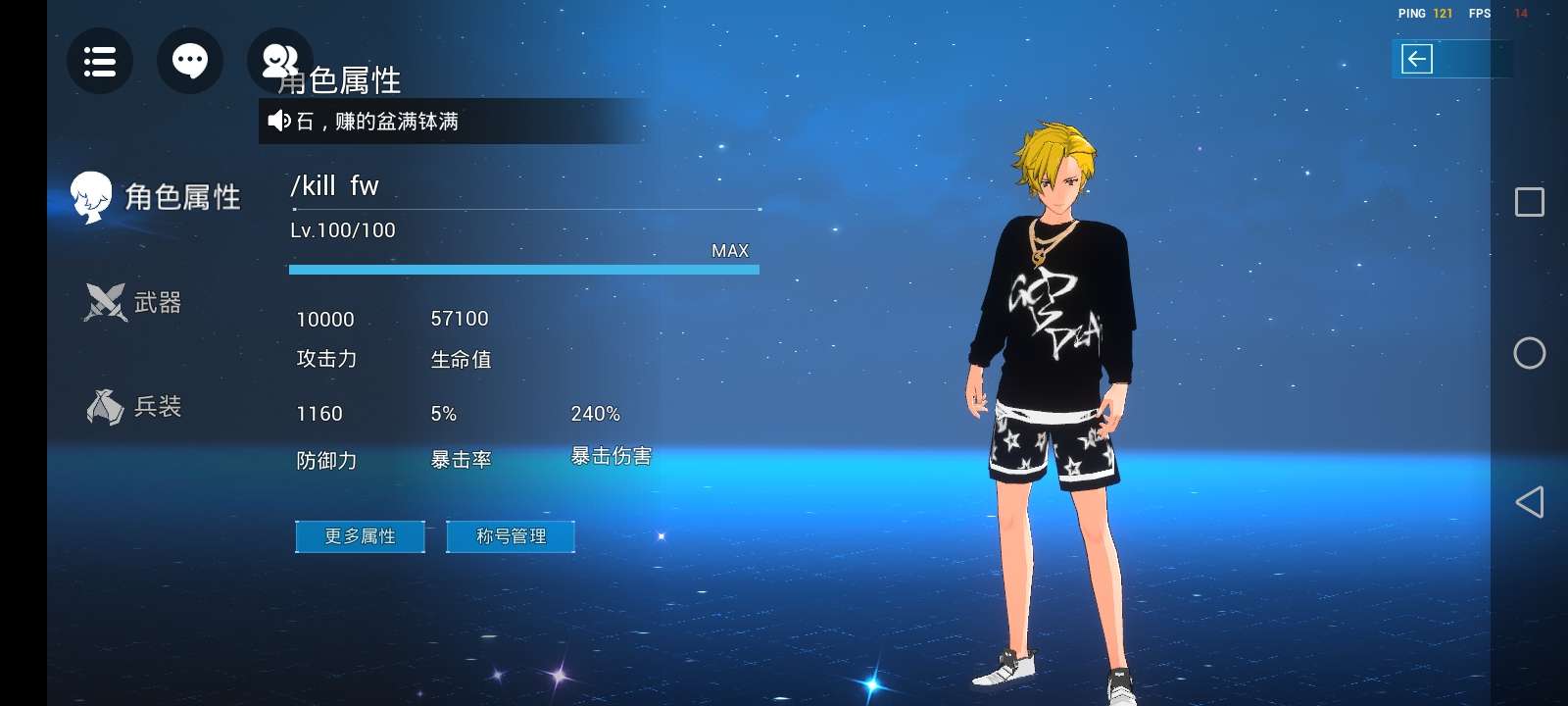The width and height of the screenshot is (1568, 706).
Task: Go back with the arrow button
Action: (1417, 59)
